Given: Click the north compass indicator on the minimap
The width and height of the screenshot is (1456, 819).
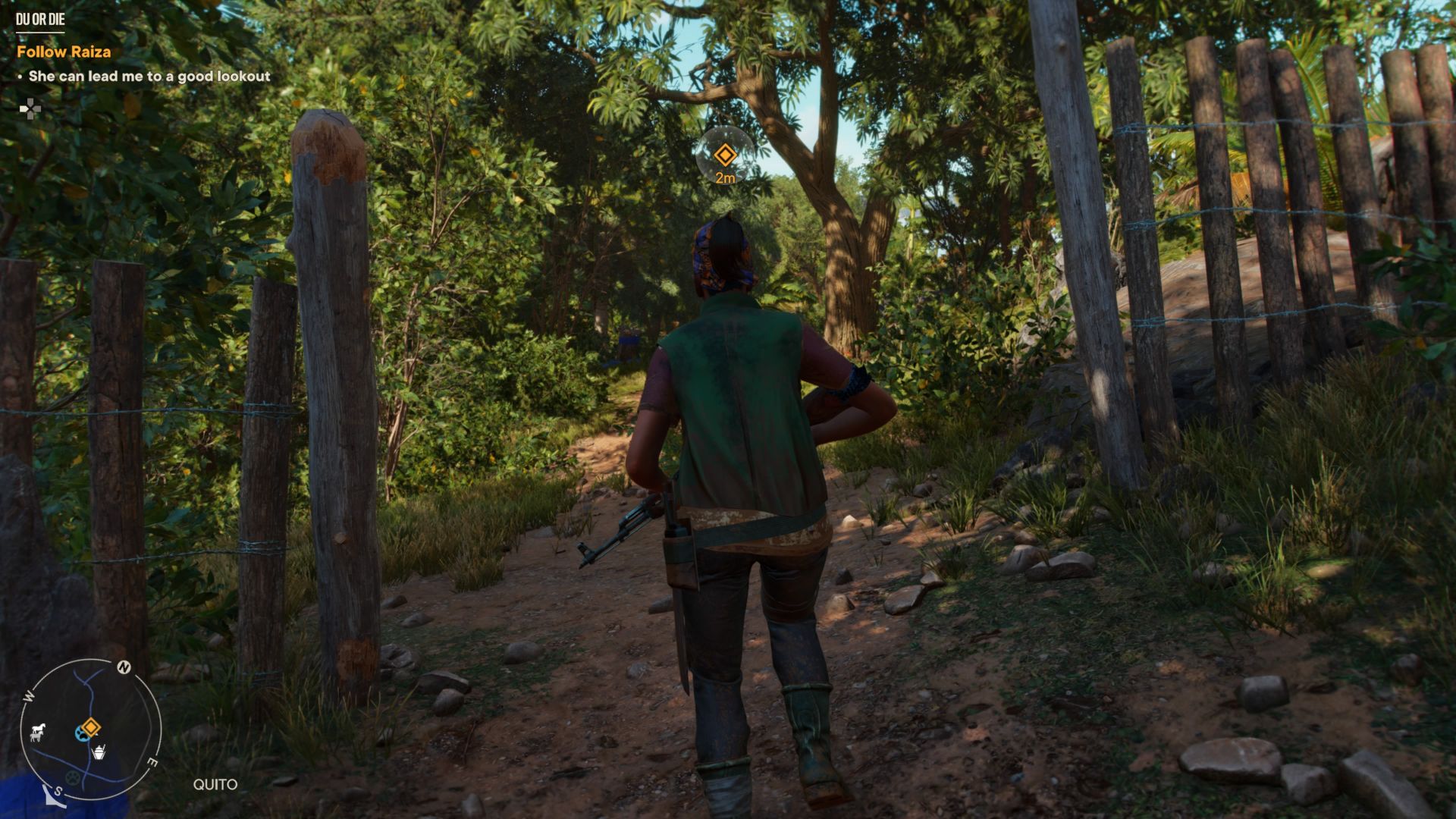Looking at the screenshot, I should point(124,667).
